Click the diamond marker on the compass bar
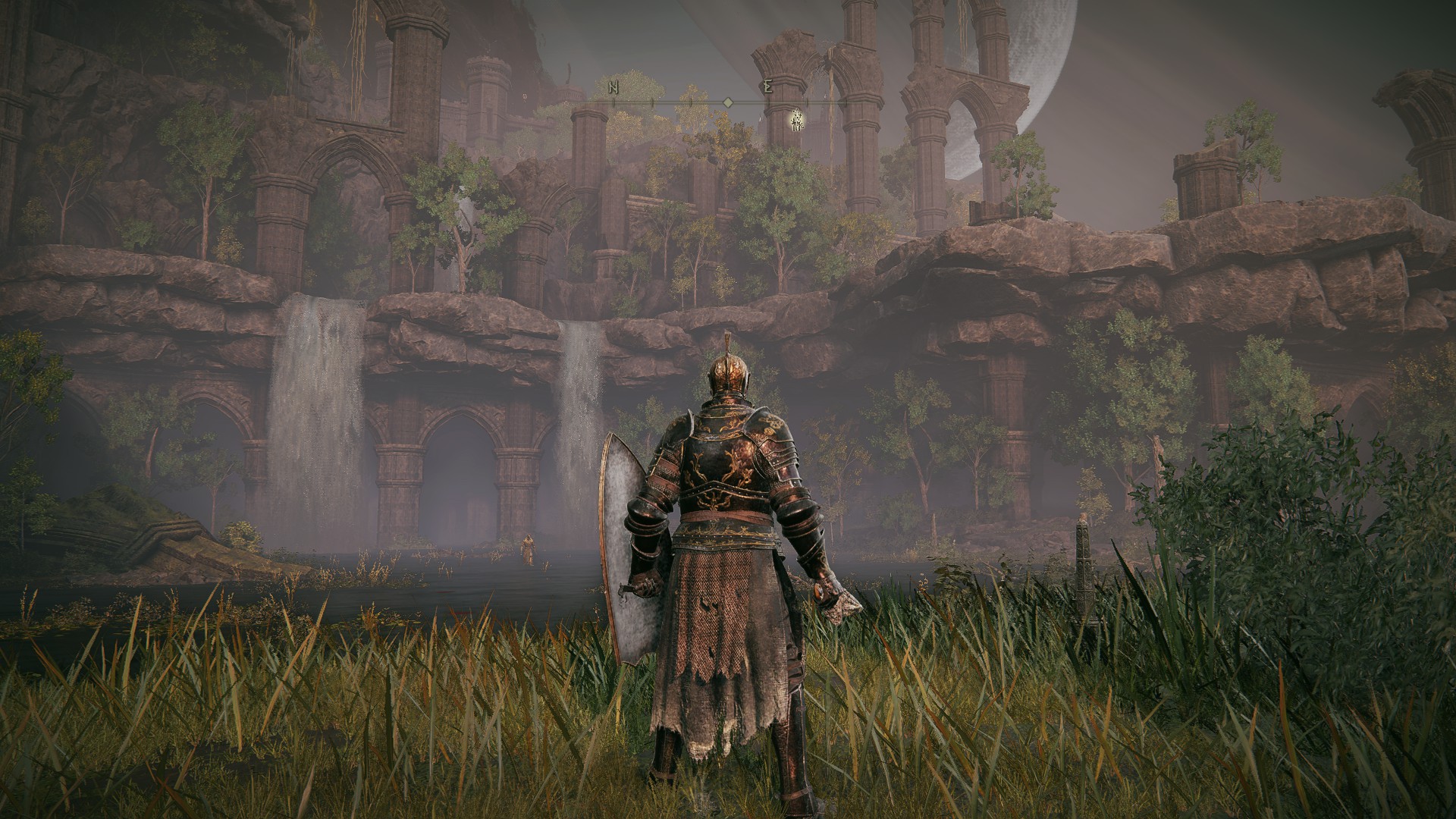This screenshot has width=1456, height=819. 727,102
